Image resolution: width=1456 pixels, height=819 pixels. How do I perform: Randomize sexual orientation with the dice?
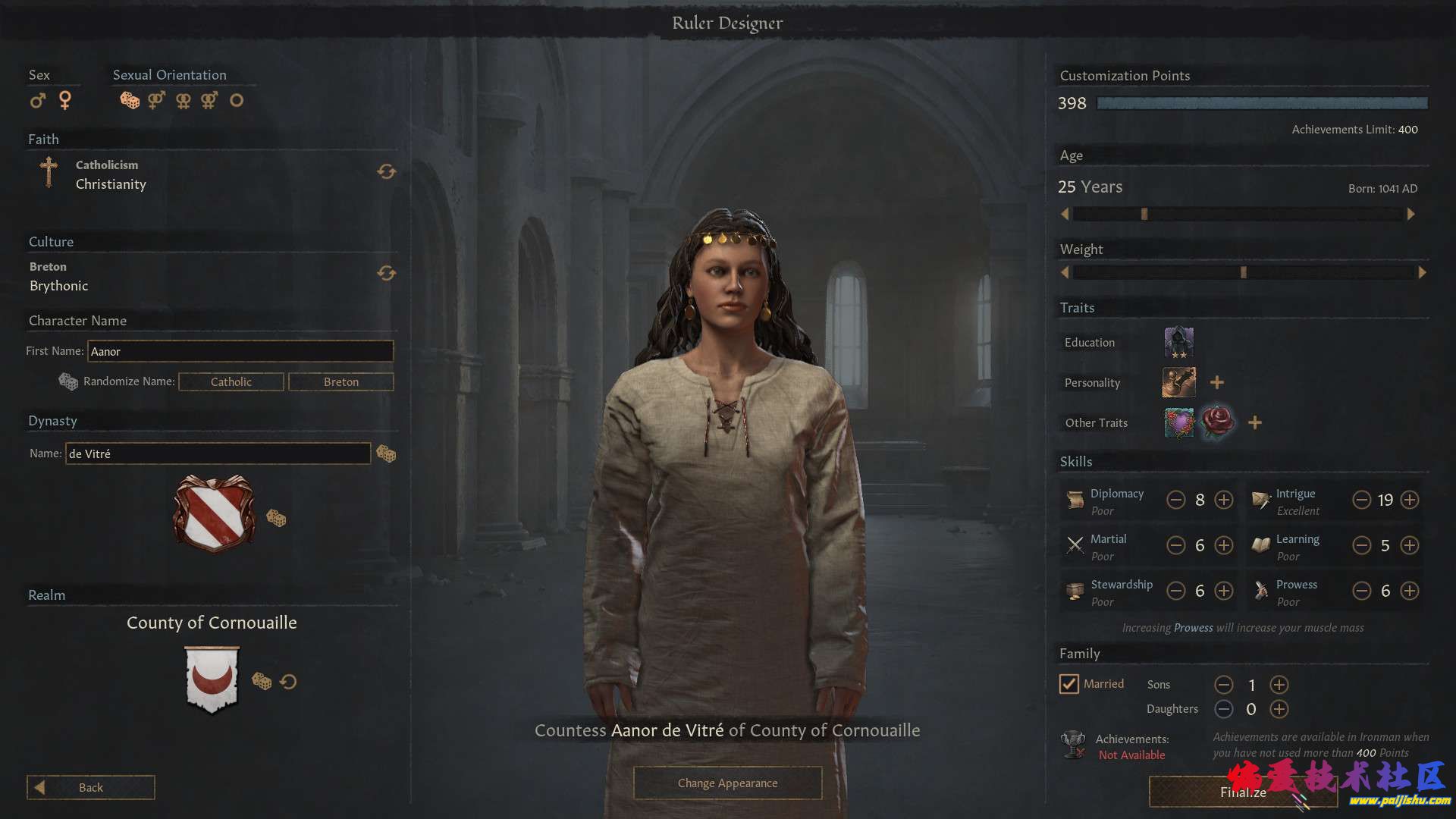130,100
